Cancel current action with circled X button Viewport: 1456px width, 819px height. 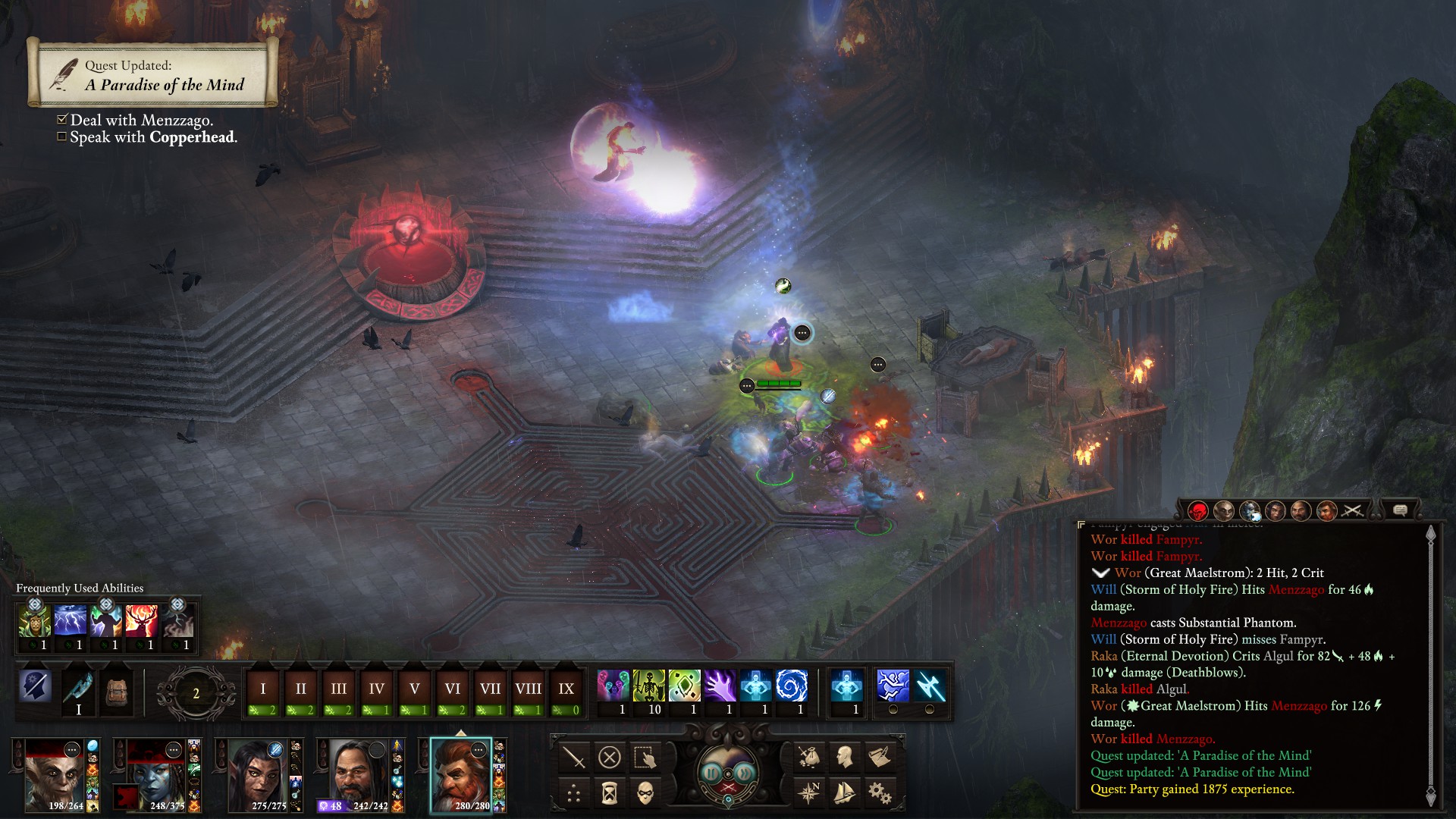point(610,757)
